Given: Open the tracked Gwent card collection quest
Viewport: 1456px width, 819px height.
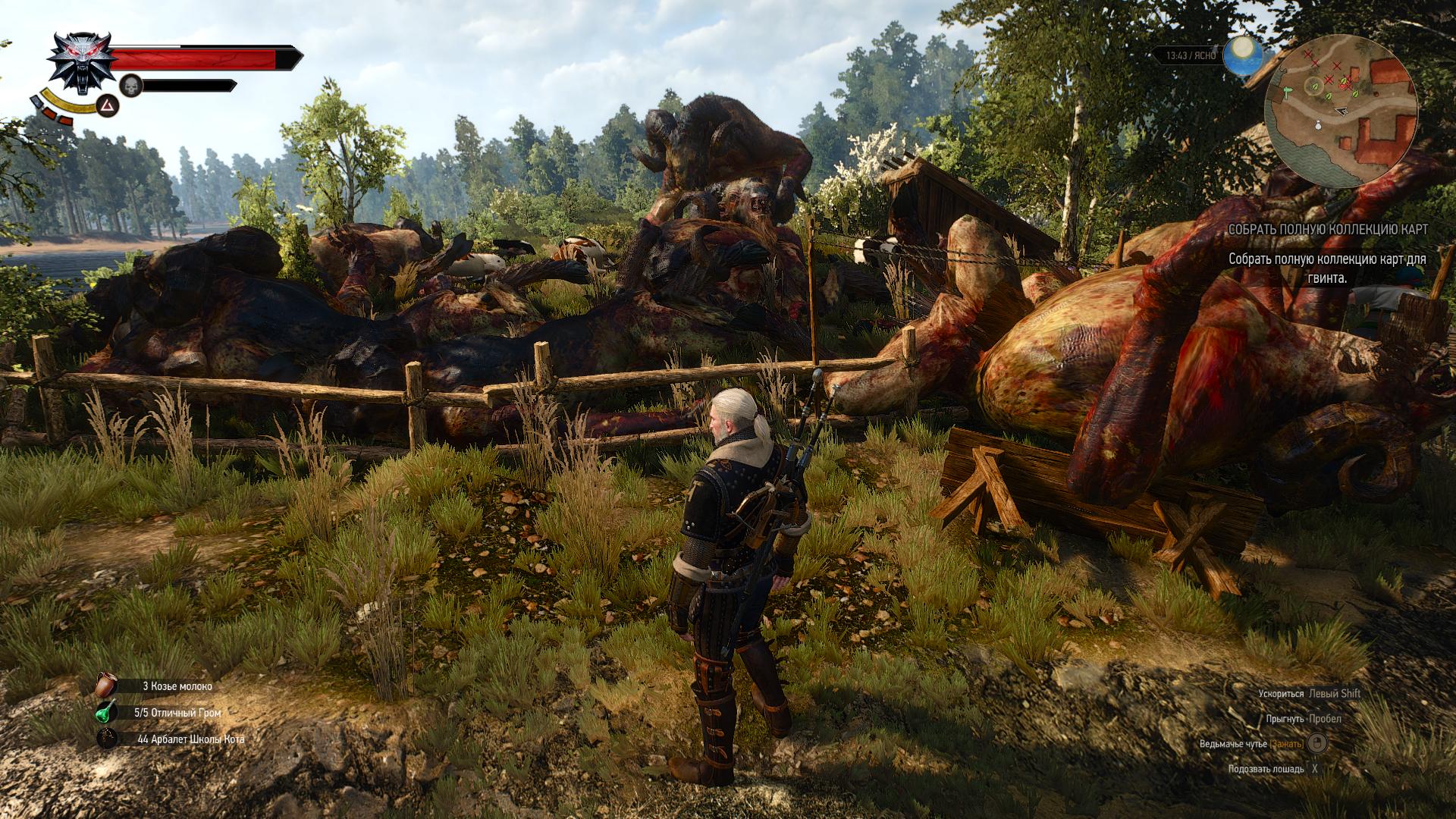Looking at the screenshot, I should 1326,229.
